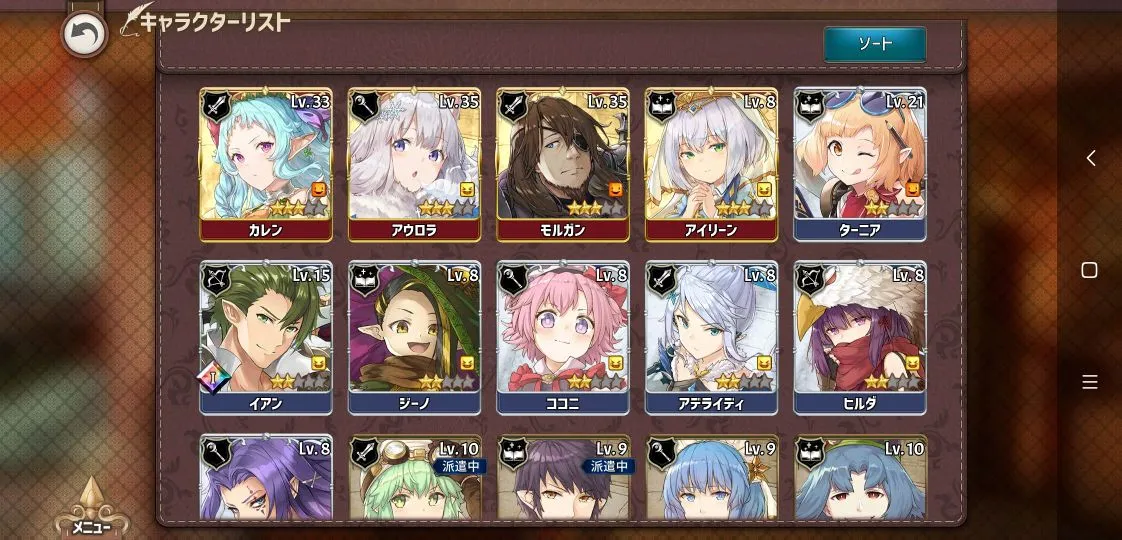
Task: Choose the アウロラ character card
Action: 414,164
